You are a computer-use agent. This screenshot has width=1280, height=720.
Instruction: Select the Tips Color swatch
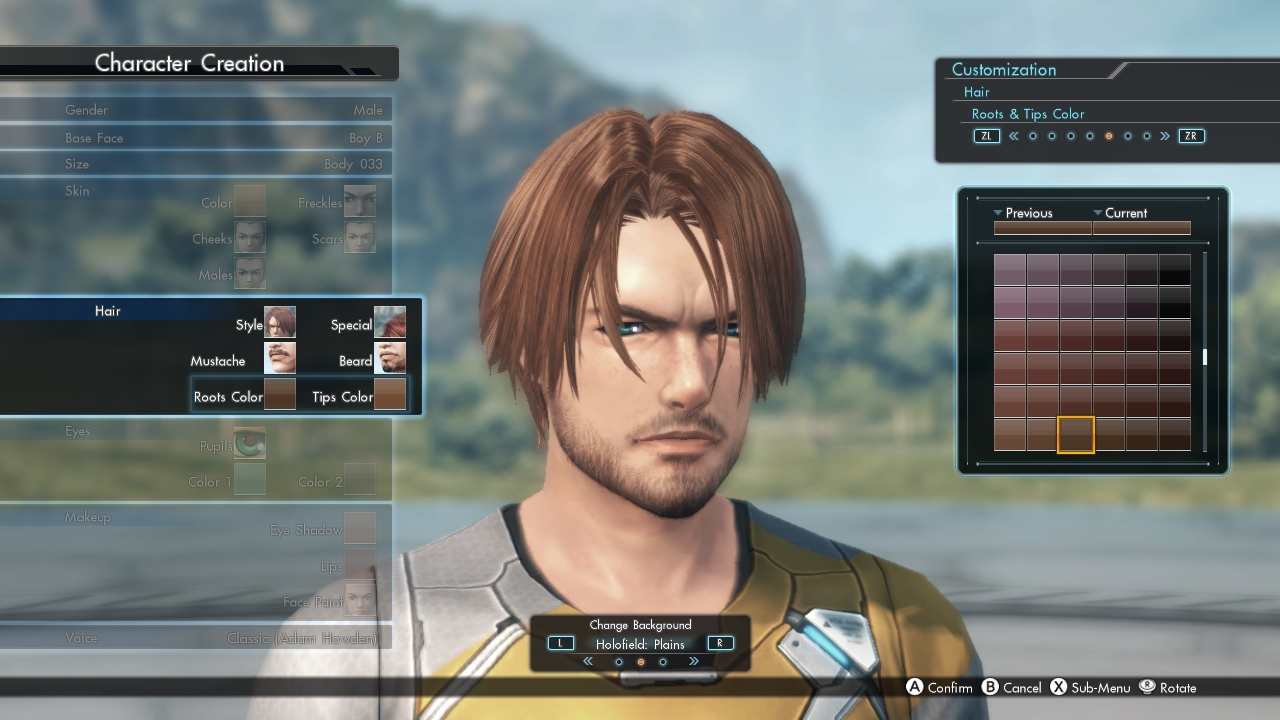click(x=389, y=395)
